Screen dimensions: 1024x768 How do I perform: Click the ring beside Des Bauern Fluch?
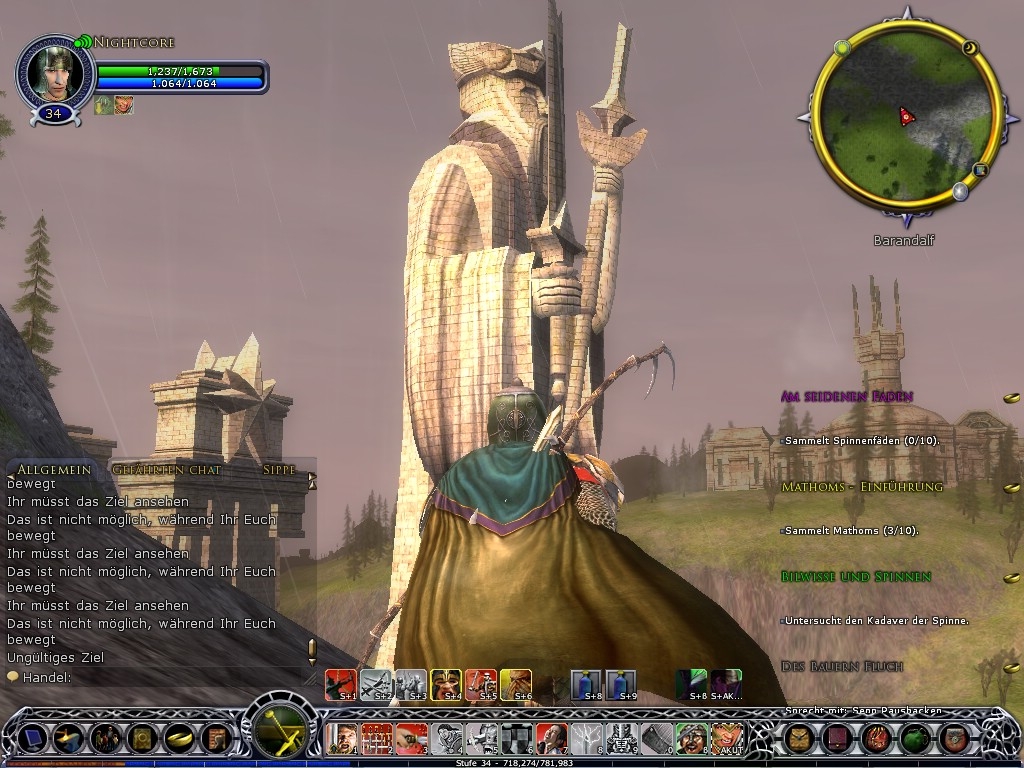pyautogui.click(x=1011, y=667)
